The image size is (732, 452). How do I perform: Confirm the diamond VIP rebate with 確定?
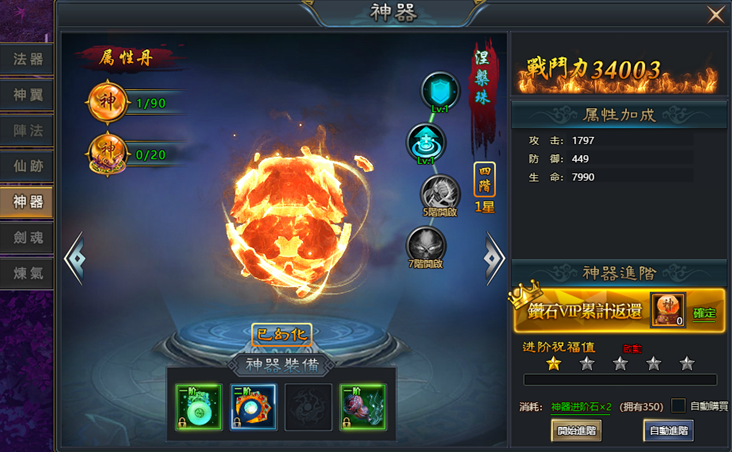coord(705,313)
